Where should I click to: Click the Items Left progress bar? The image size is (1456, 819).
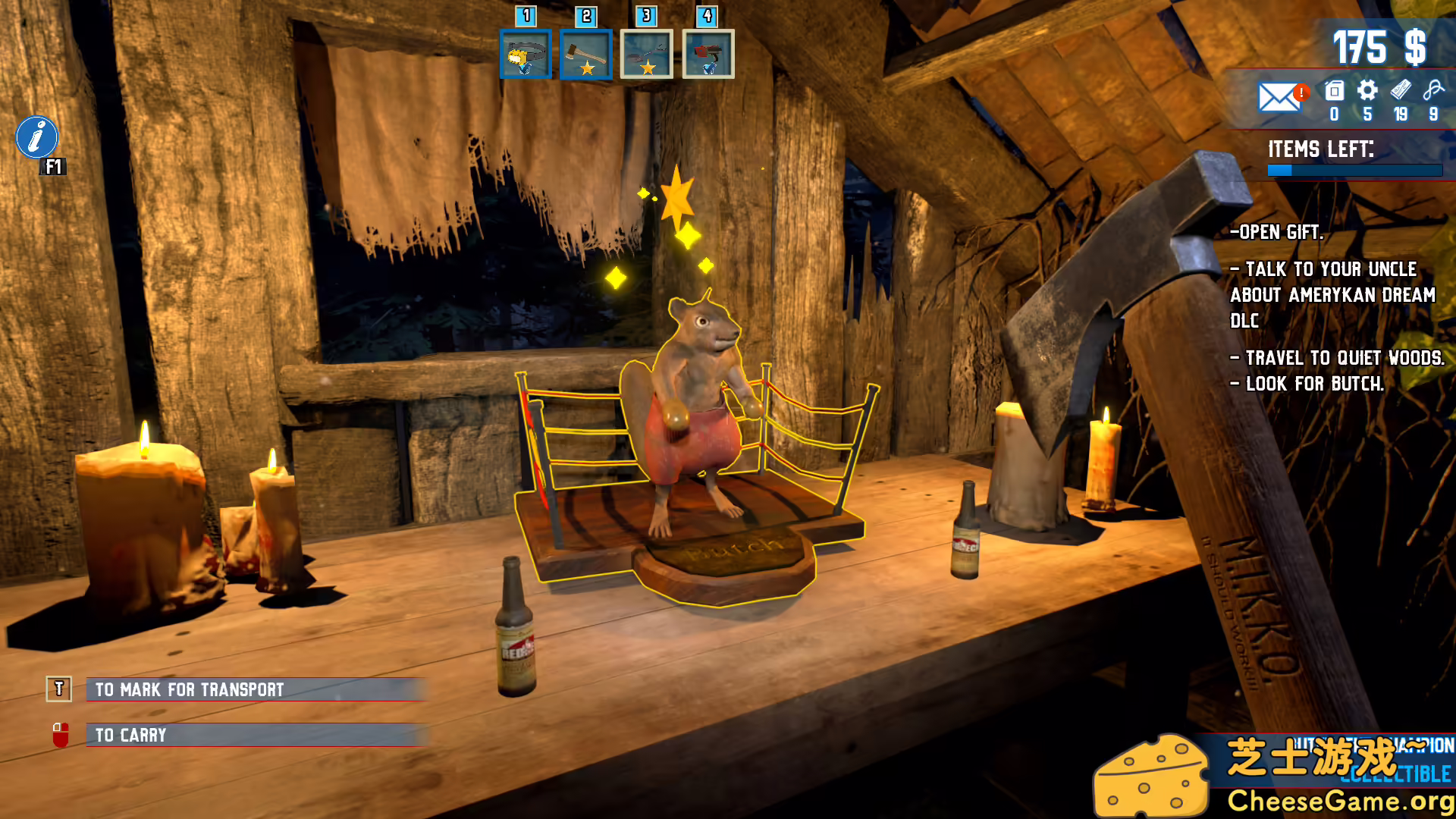(x=1355, y=171)
